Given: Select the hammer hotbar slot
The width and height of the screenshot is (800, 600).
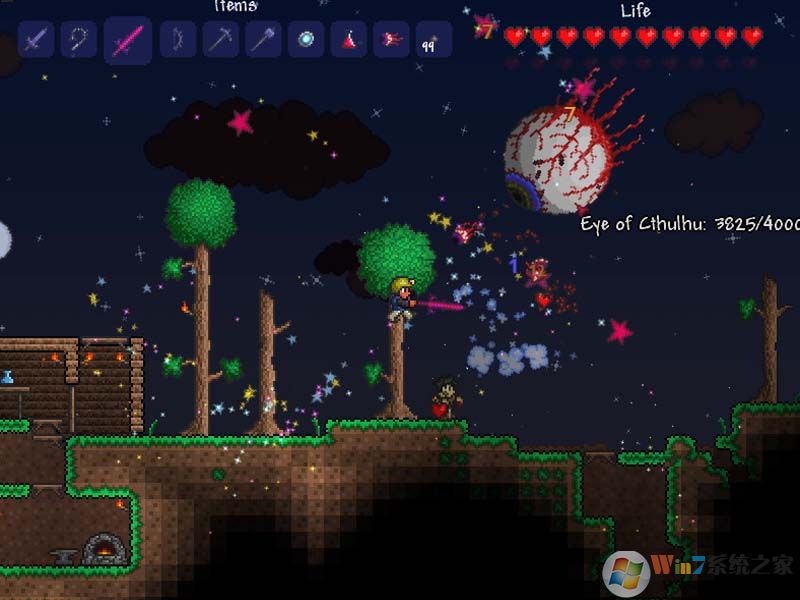Looking at the screenshot, I should point(263,40).
